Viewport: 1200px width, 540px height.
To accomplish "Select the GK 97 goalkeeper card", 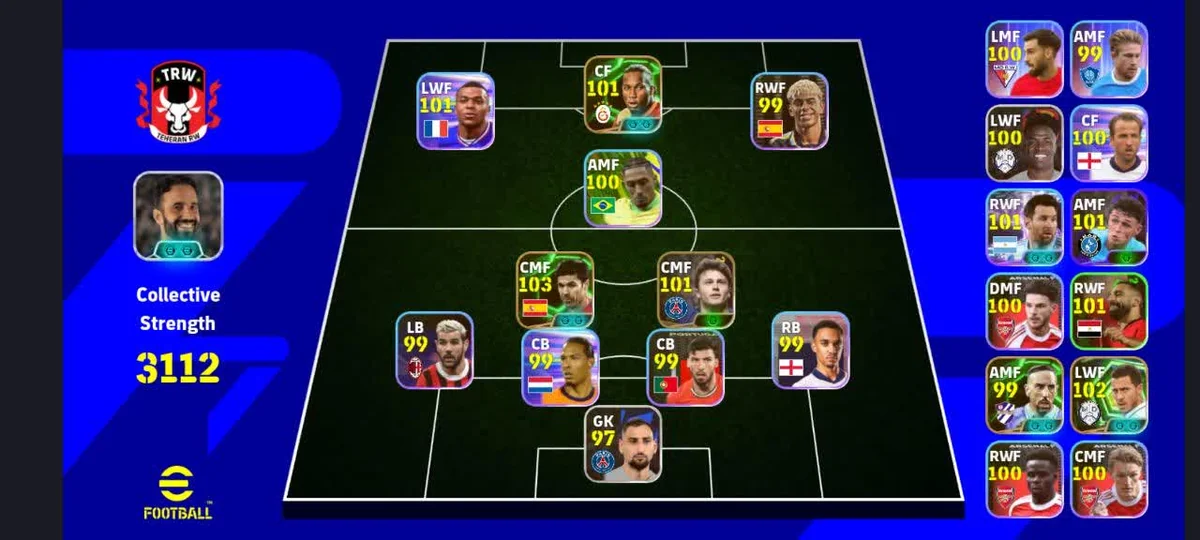I will click(623, 445).
